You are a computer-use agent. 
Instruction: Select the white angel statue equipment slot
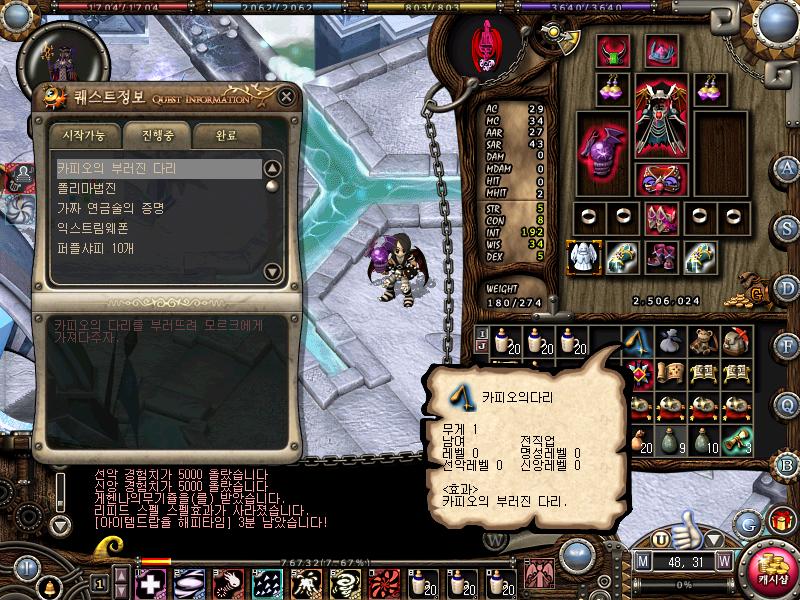point(582,257)
